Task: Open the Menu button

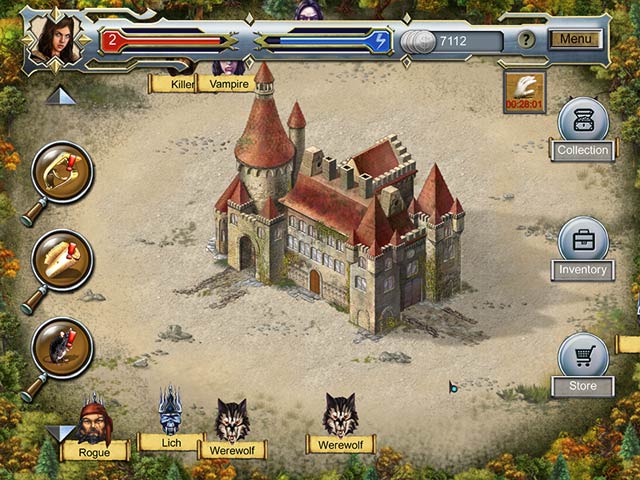Action: point(575,40)
